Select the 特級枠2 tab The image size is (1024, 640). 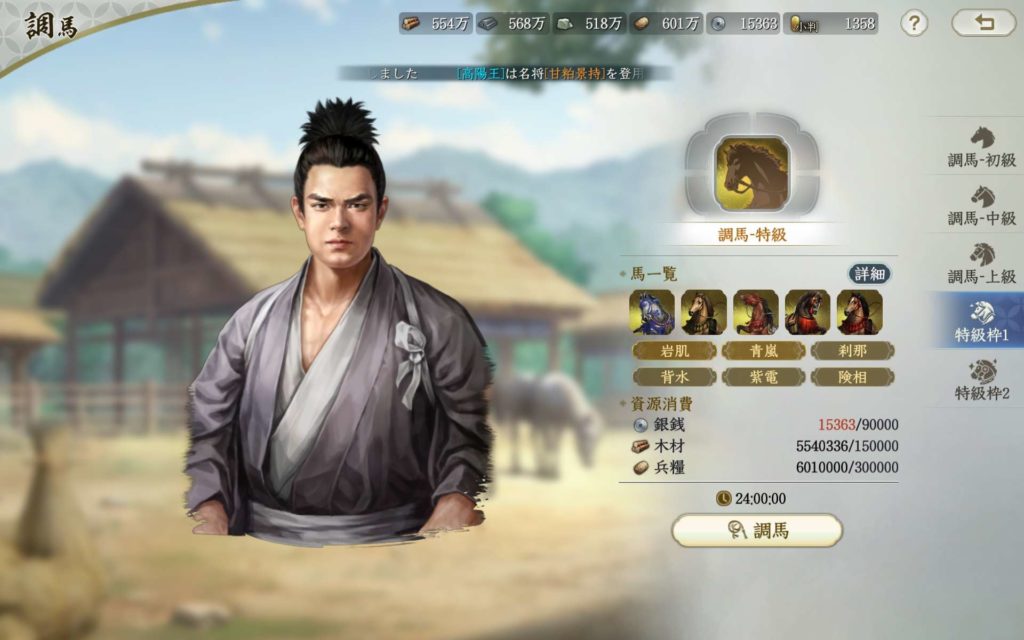981,378
